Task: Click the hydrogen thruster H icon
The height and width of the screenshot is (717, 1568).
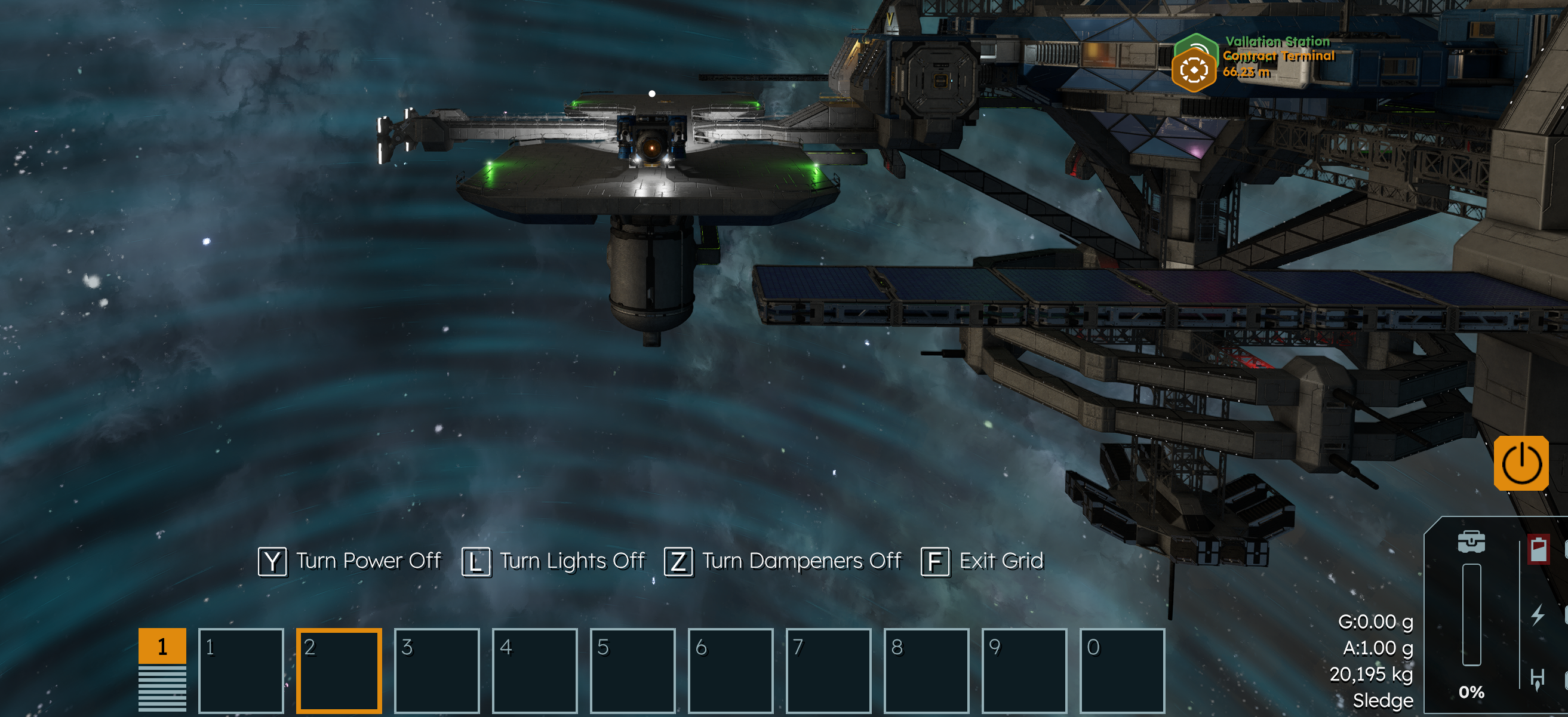Action: tap(1538, 679)
